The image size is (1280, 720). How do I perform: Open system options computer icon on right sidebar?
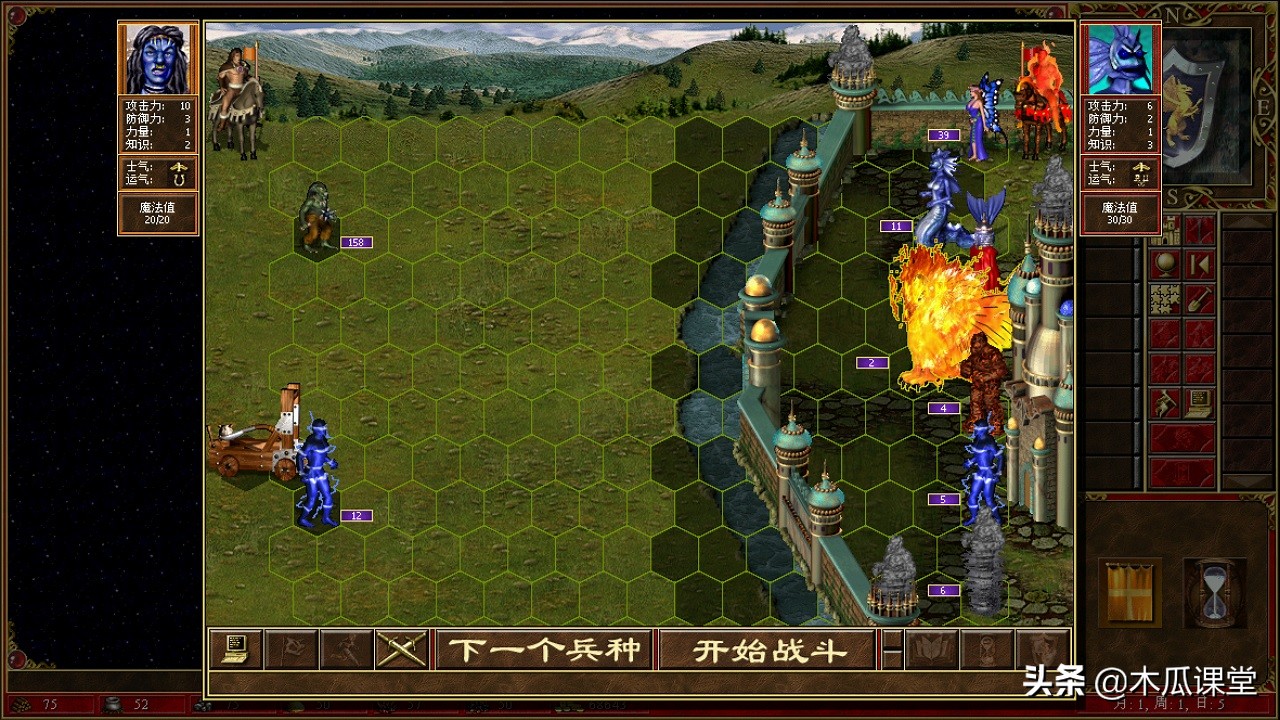pyautogui.click(x=1198, y=400)
